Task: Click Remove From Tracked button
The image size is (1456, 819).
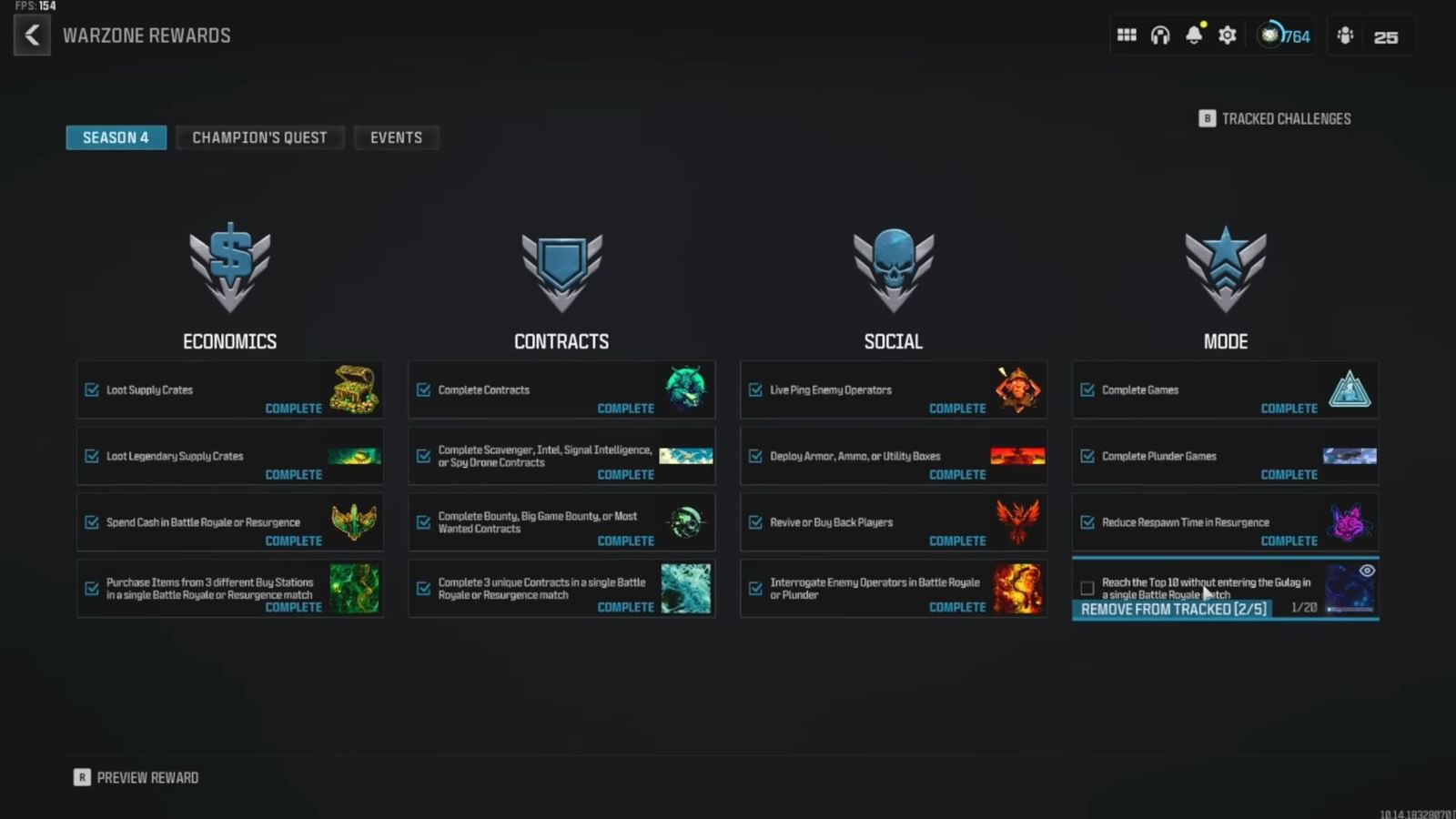Action: tap(1171, 609)
